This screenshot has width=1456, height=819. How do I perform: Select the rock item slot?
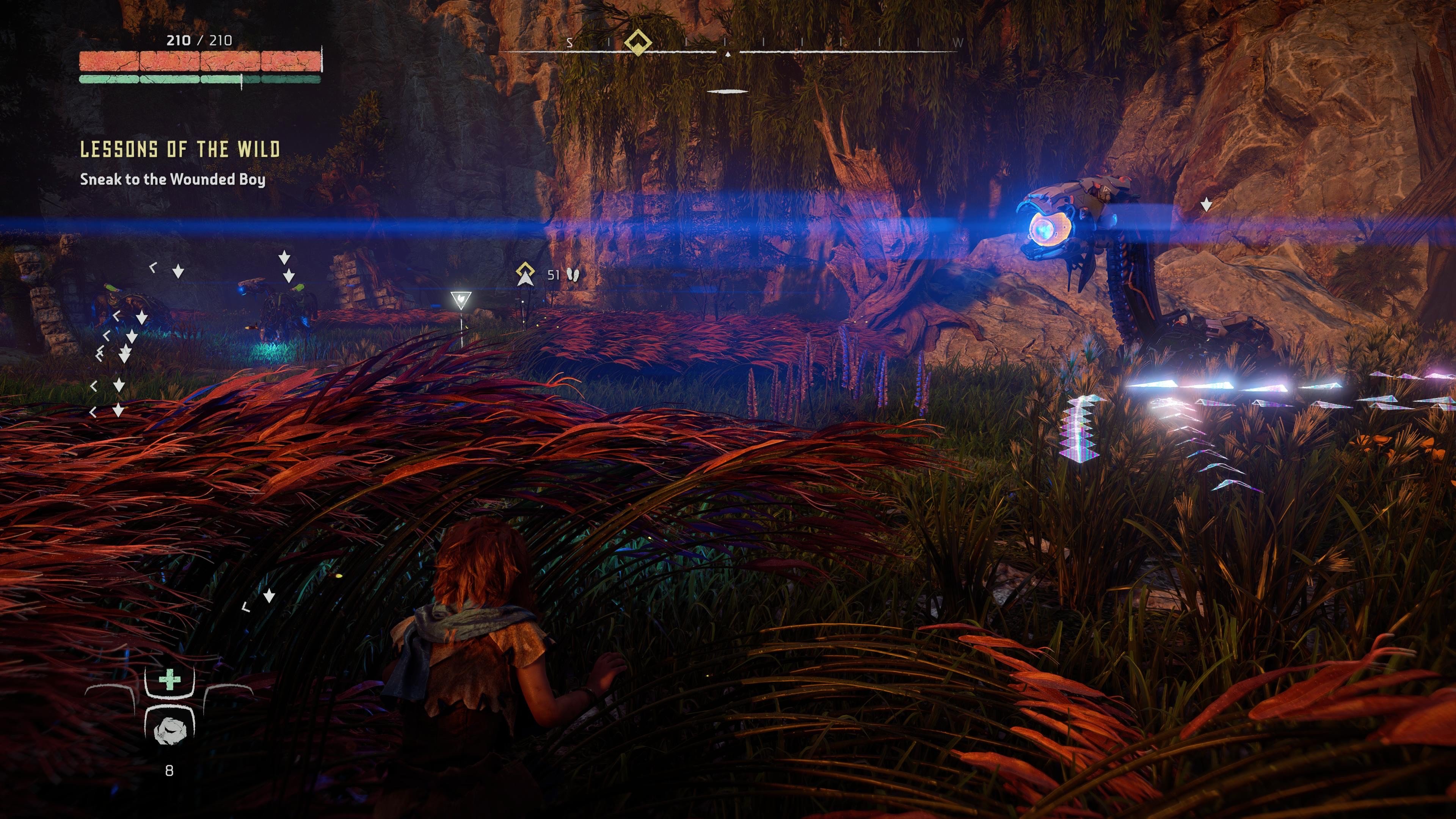click(168, 729)
